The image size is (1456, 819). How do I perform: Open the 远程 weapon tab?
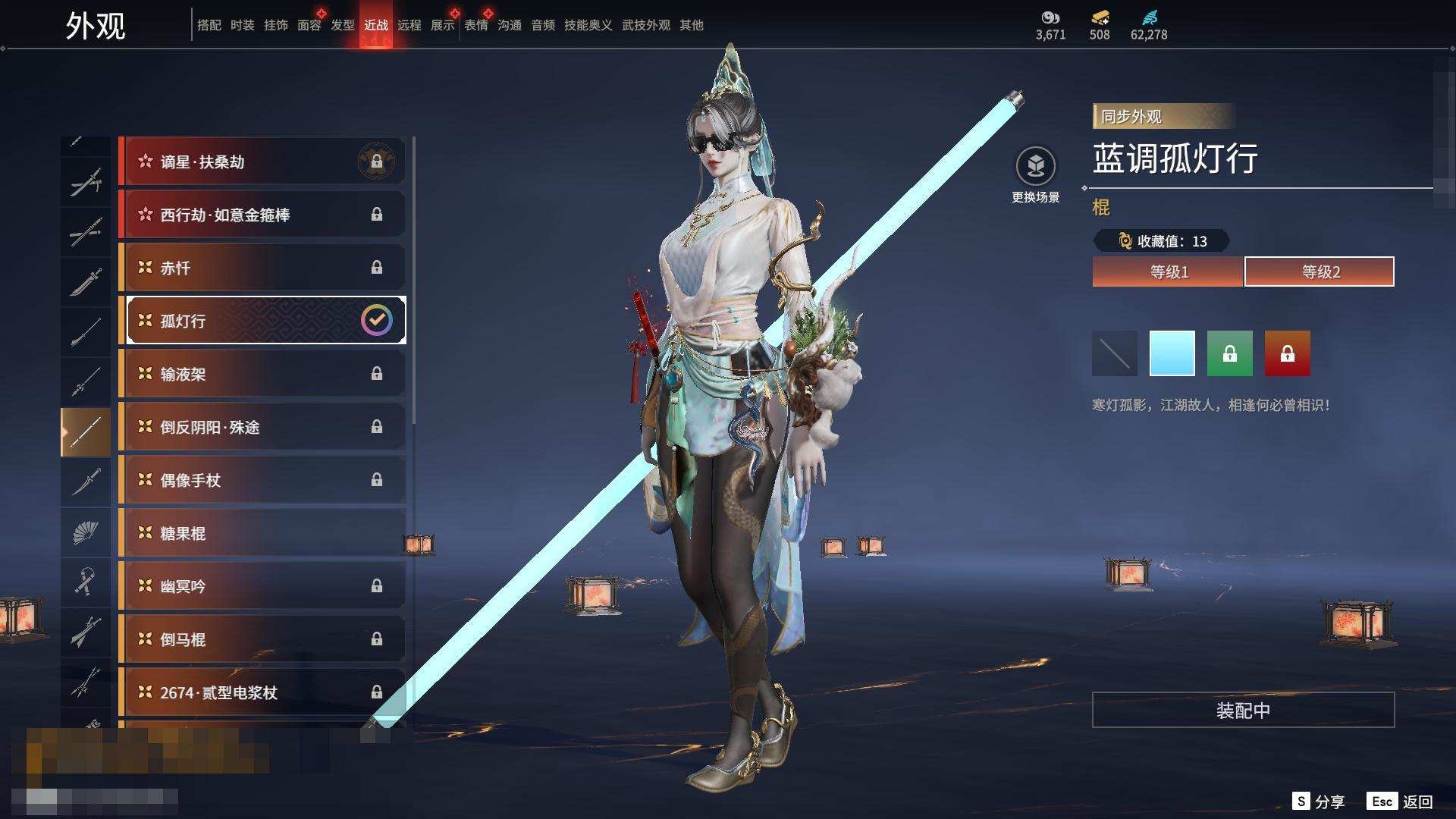click(x=409, y=25)
